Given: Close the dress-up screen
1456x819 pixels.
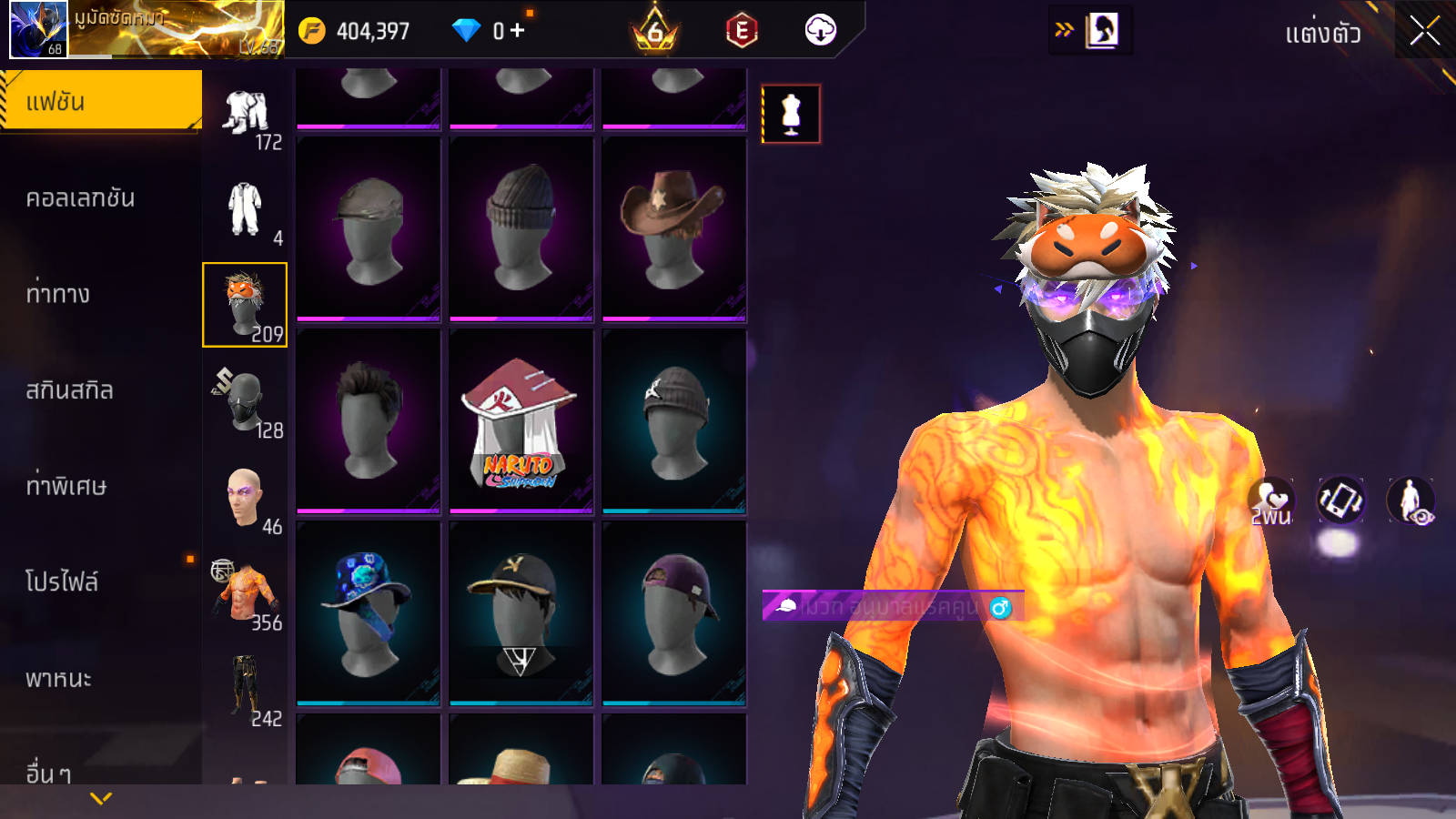Looking at the screenshot, I should [x=1424, y=32].
